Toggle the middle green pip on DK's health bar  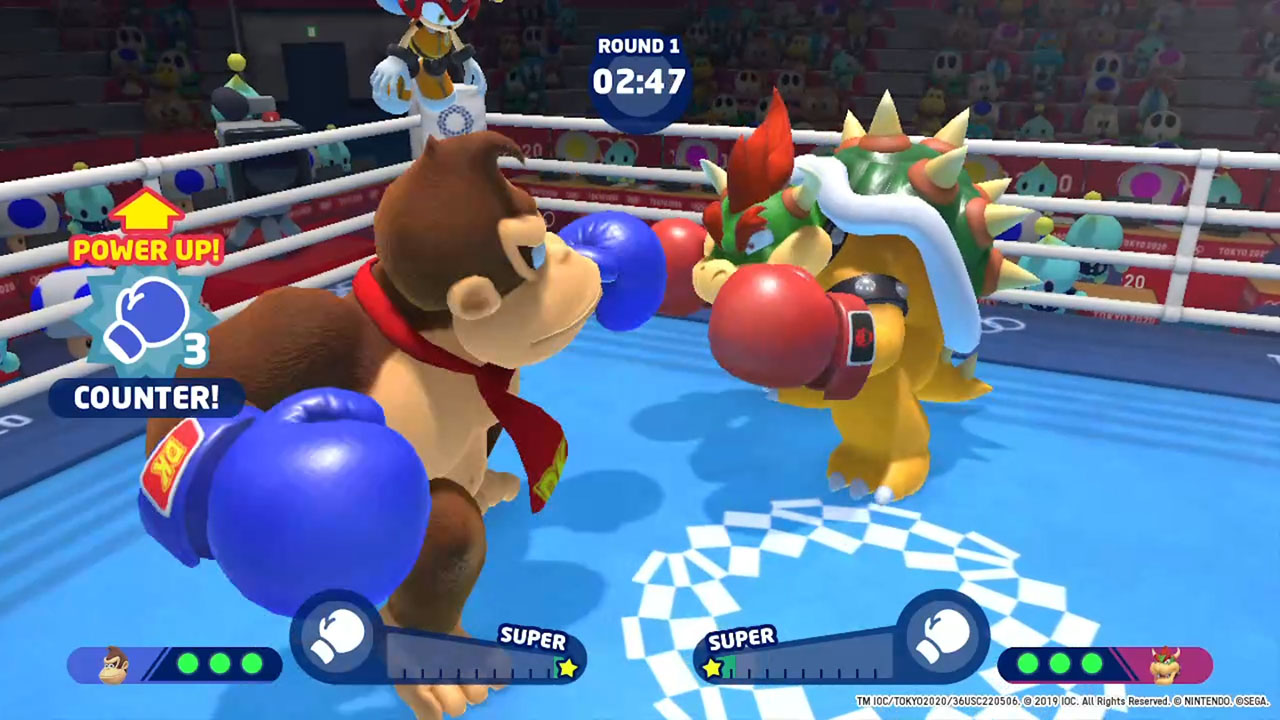tap(220, 663)
